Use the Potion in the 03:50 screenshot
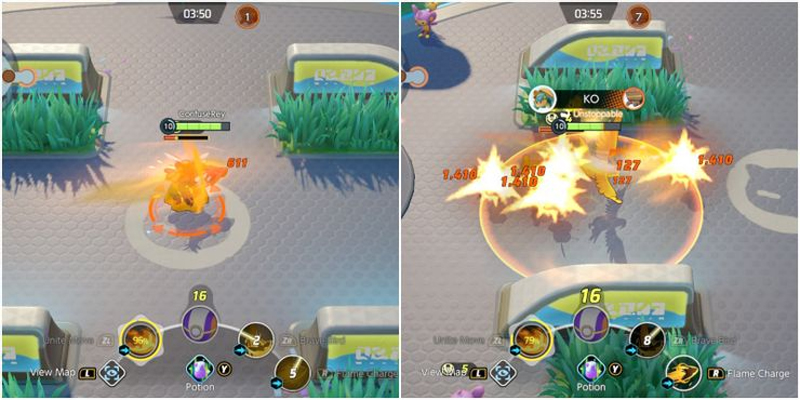Viewport: 800px width, 400px height. click(x=199, y=368)
